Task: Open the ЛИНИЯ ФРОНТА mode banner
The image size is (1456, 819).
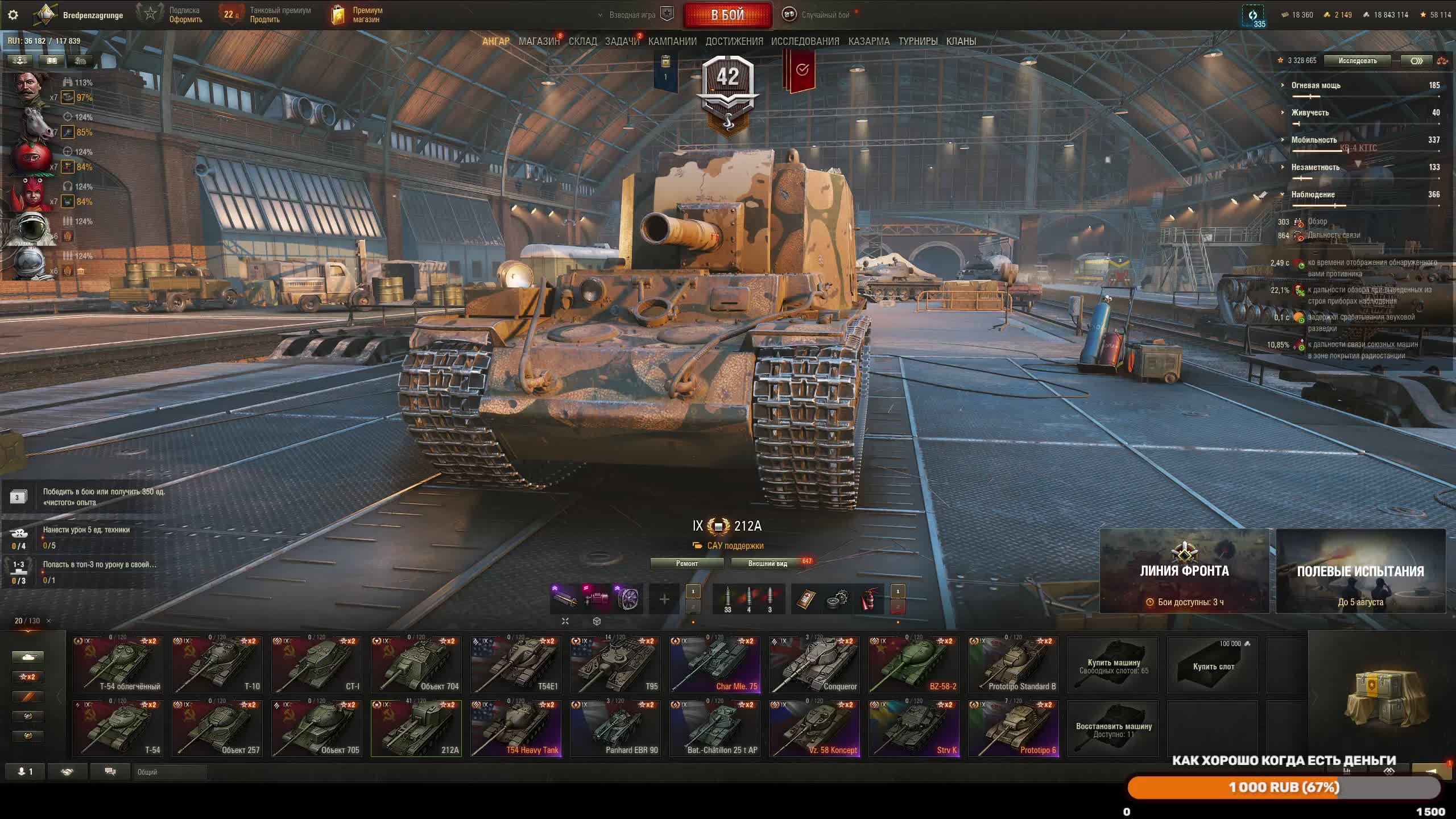Action: click(1184, 571)
